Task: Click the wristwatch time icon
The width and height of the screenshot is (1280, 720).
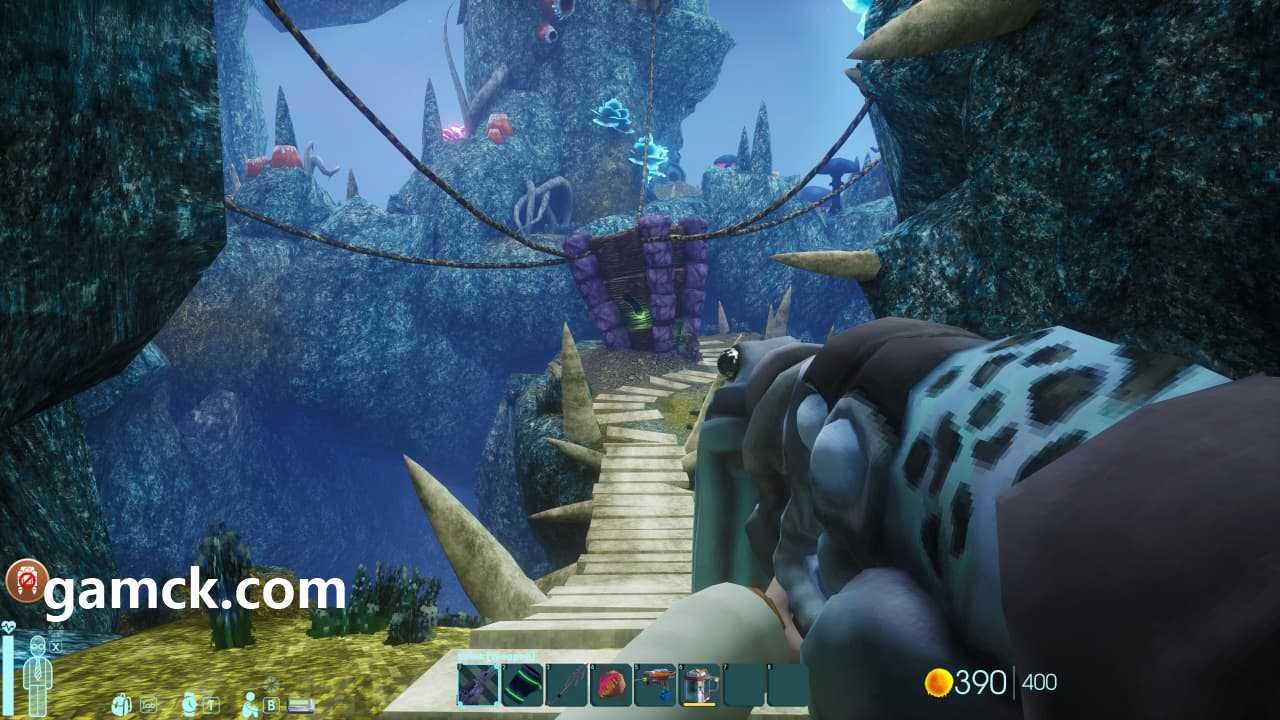Action: [x=190, y=704]
